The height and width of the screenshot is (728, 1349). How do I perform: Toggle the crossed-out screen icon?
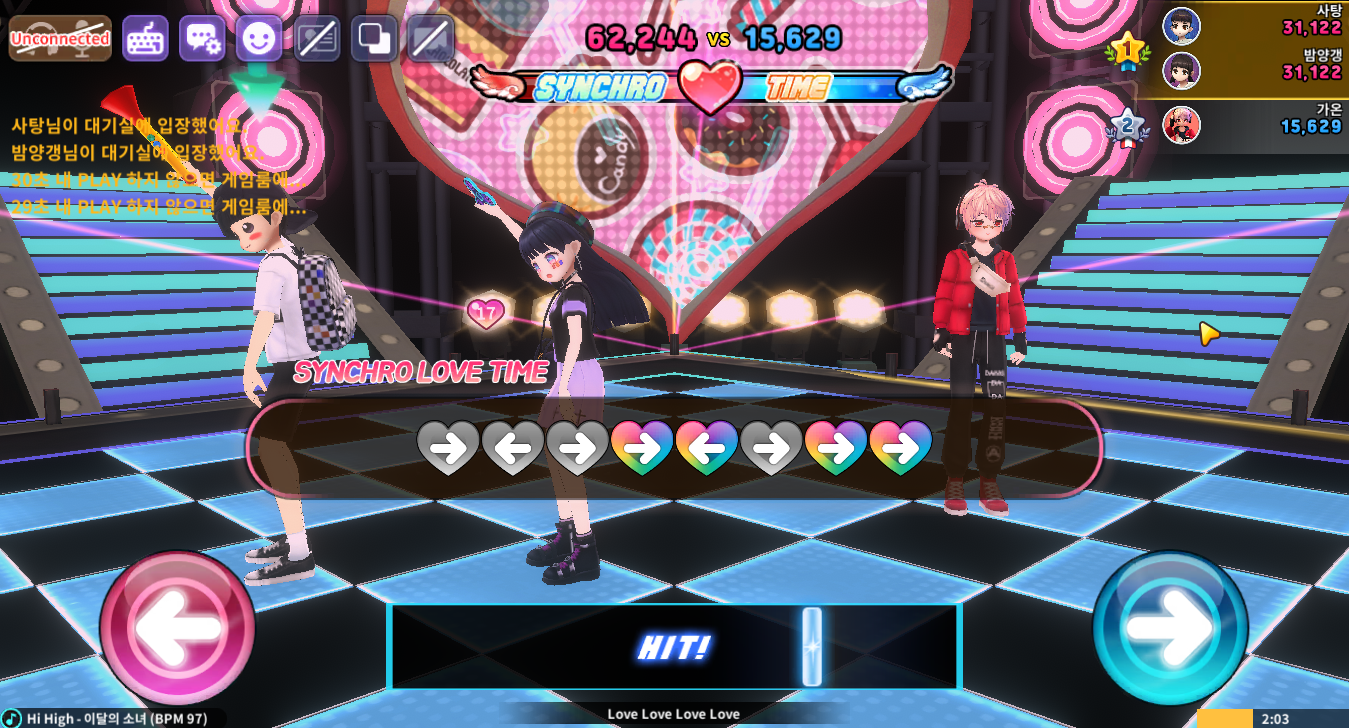(432, 39)
